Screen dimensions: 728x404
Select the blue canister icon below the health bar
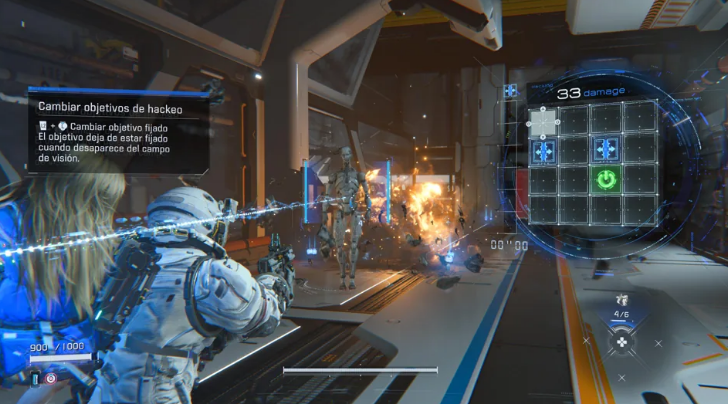[34, 379]
